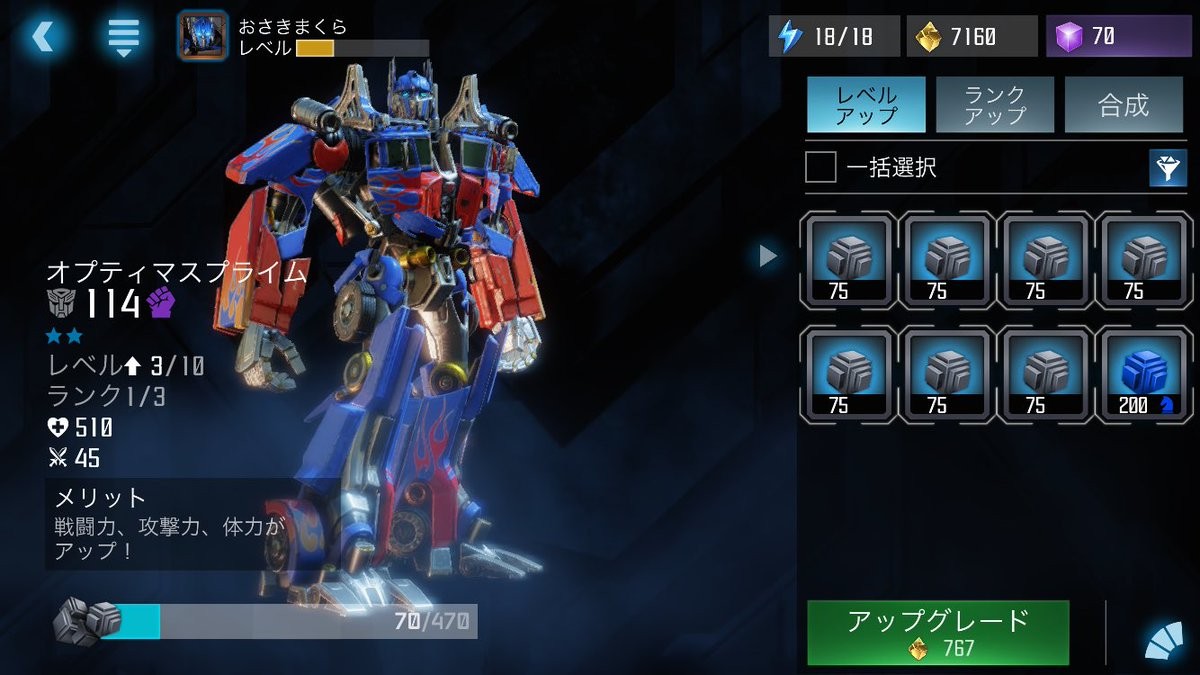Go back with the arrow button

[x=44, y=37]
